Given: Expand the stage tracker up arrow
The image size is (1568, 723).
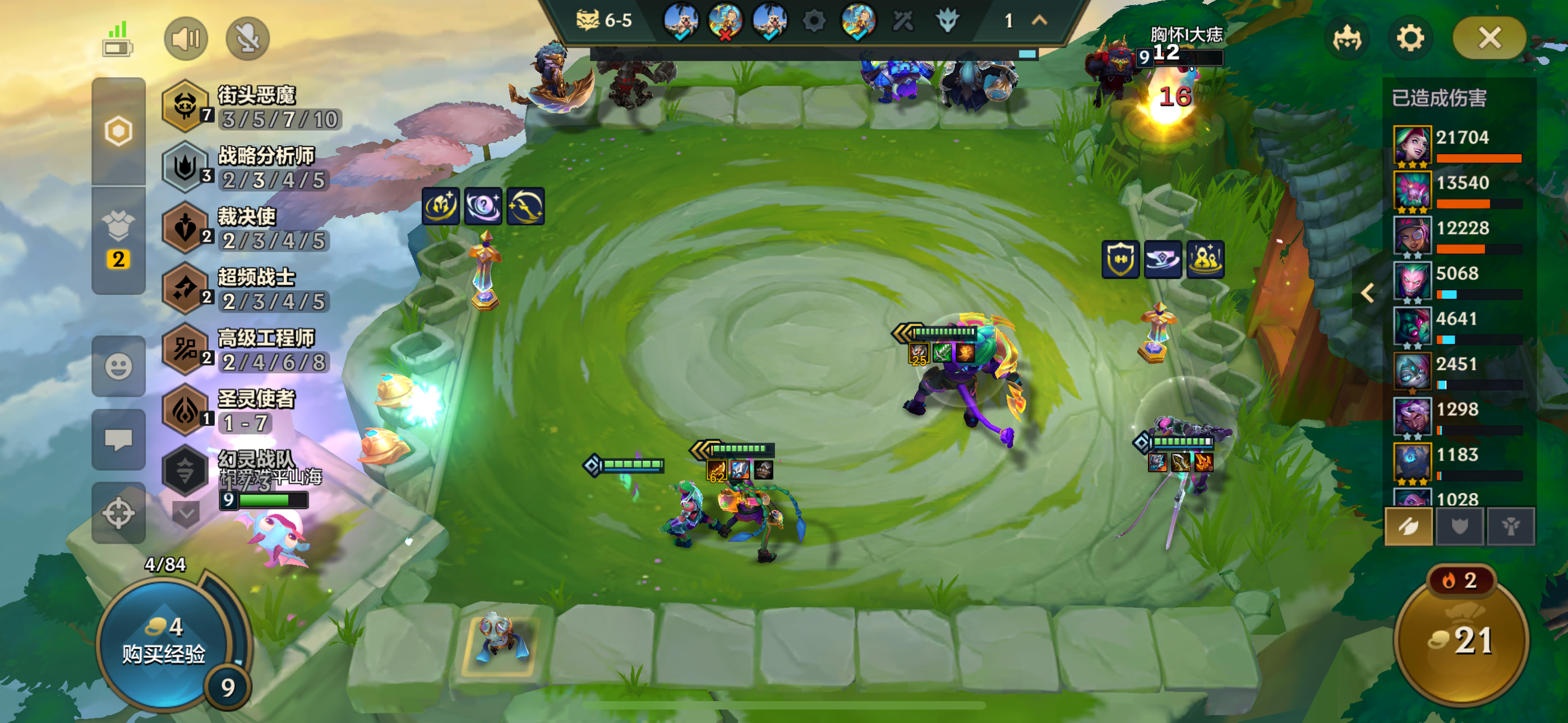Looking at the screenshot, I should [x=1040, y=21].
